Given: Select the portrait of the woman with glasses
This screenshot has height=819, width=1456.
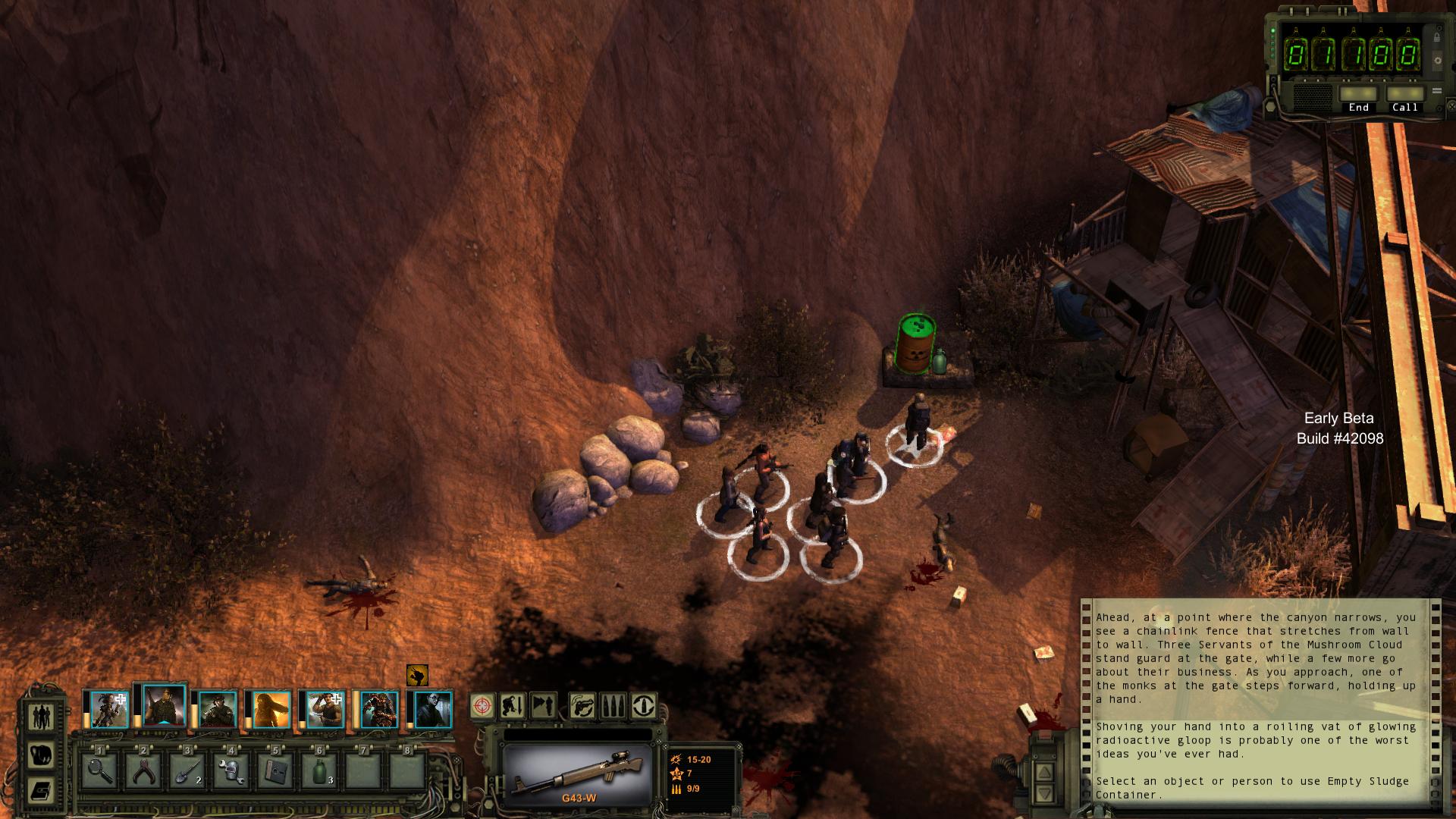Looking at the screenshot, I should [434, 710].
